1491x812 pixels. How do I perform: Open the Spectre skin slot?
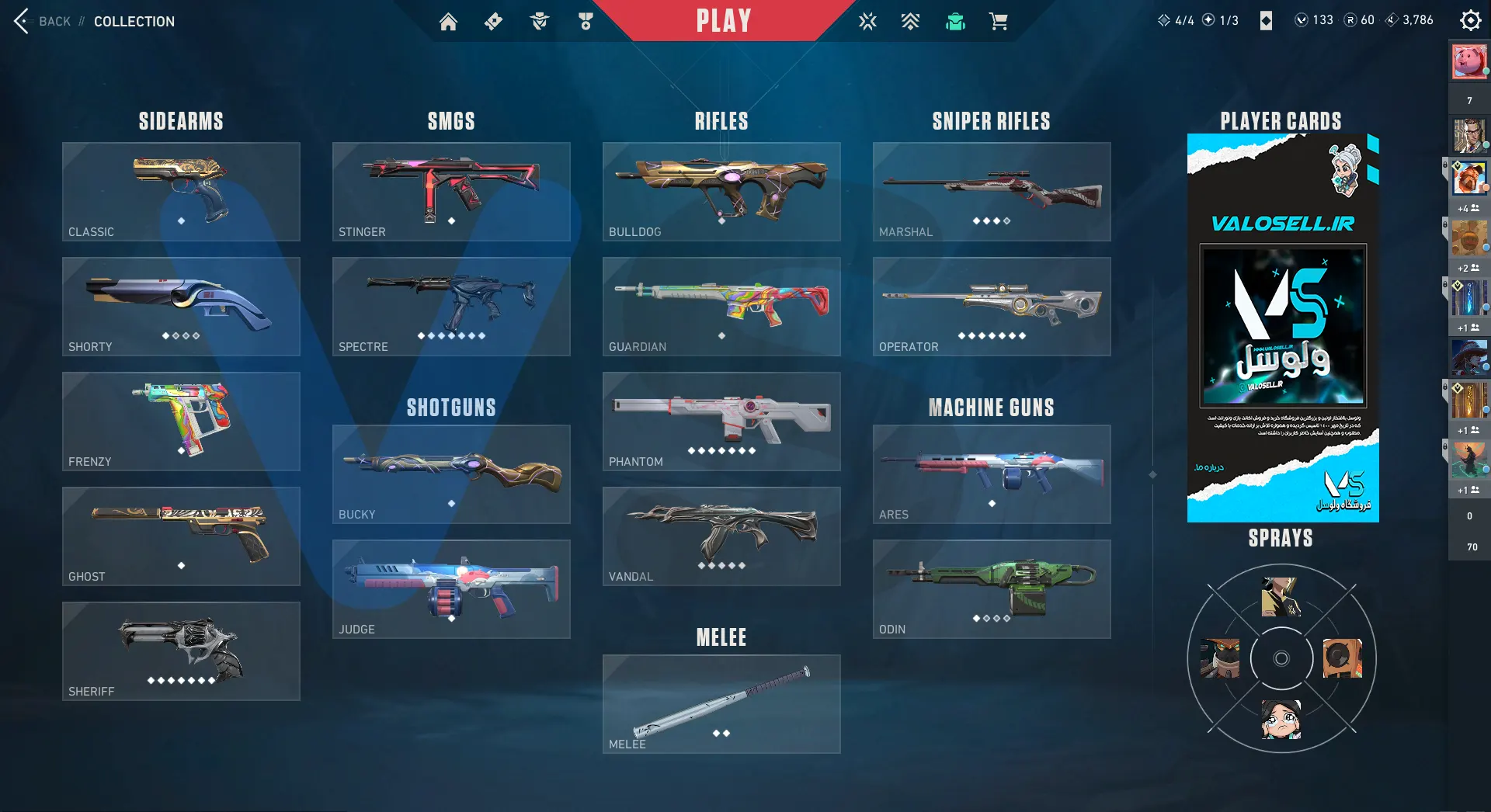tap(451, 307)
